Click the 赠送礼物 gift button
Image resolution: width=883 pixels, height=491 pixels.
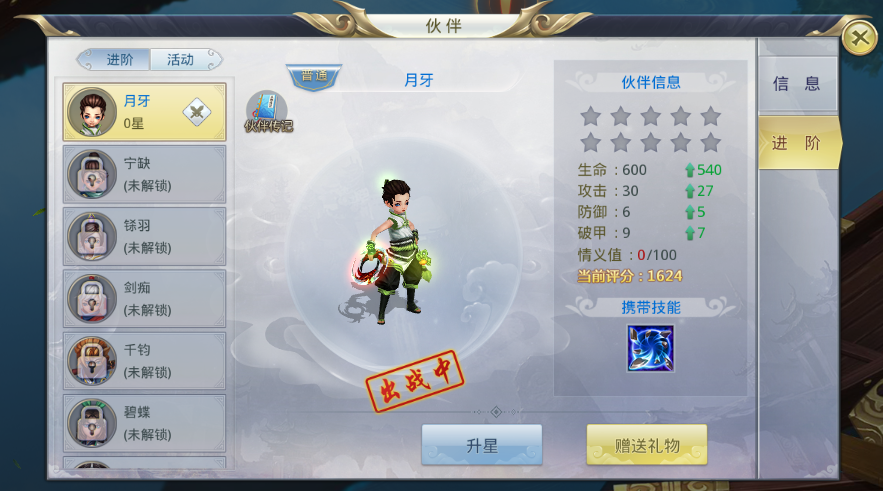pos(646,446)
